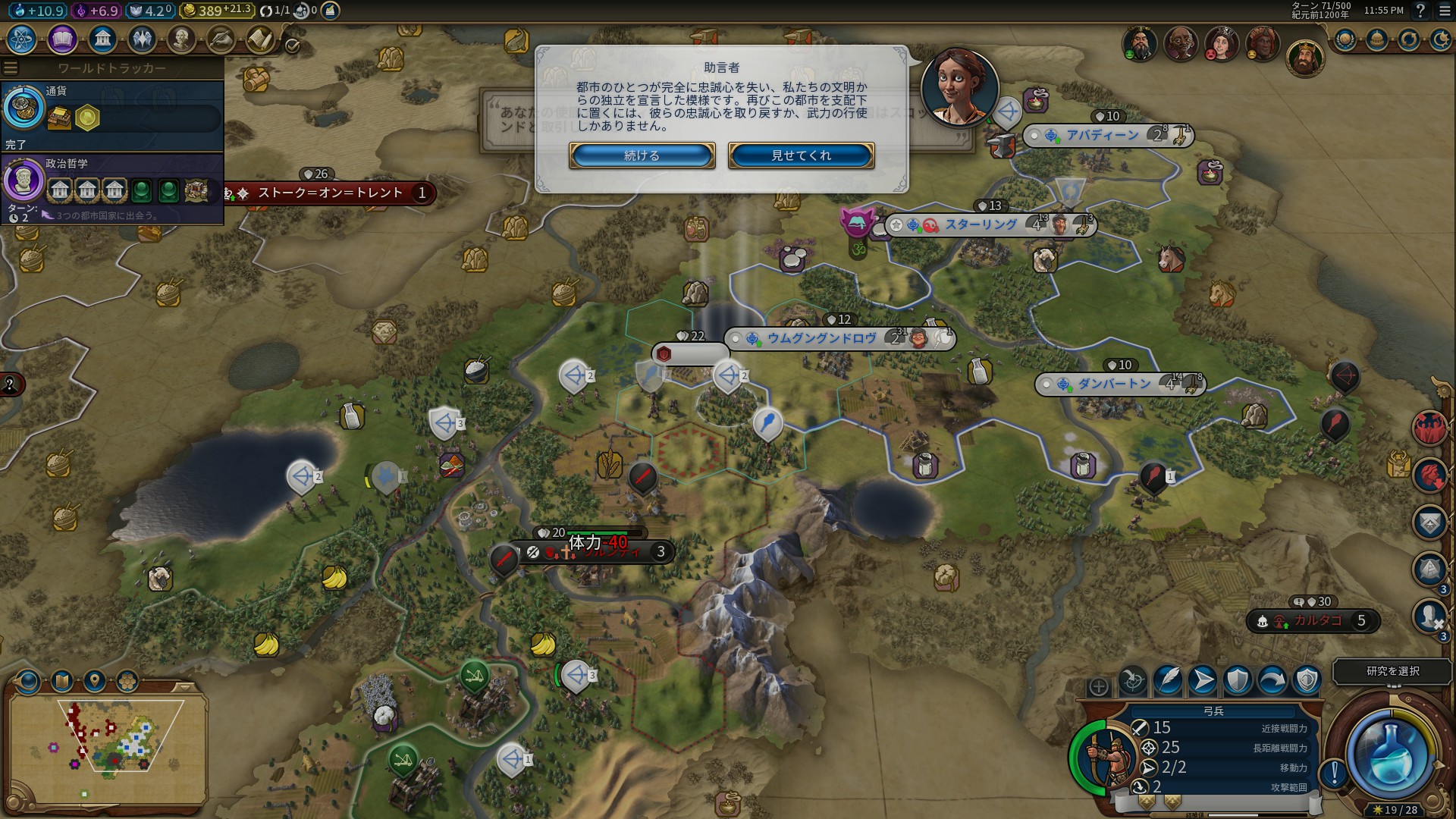Open the ウムグングンドロヴ city banner
1456x819 pixels.
click(x=821, y=338)
